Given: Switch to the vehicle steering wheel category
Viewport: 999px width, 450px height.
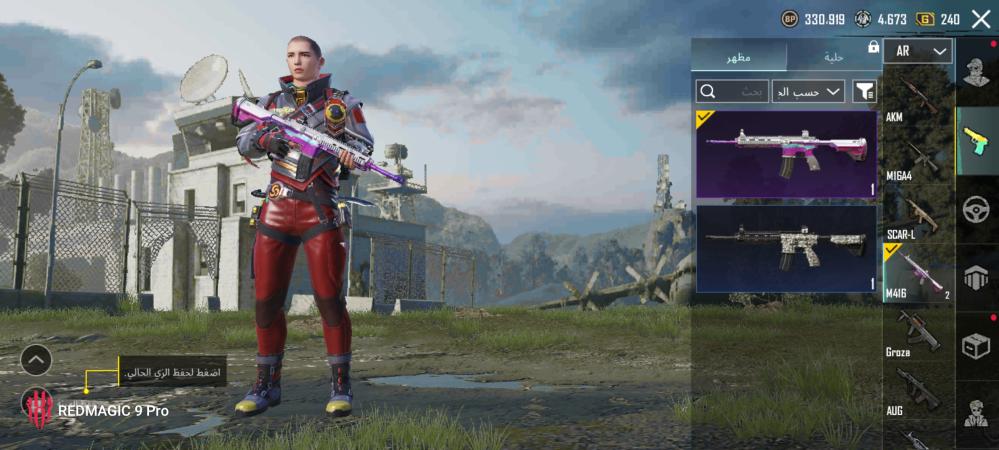Looking at the screenshot, I should point(976,208).
